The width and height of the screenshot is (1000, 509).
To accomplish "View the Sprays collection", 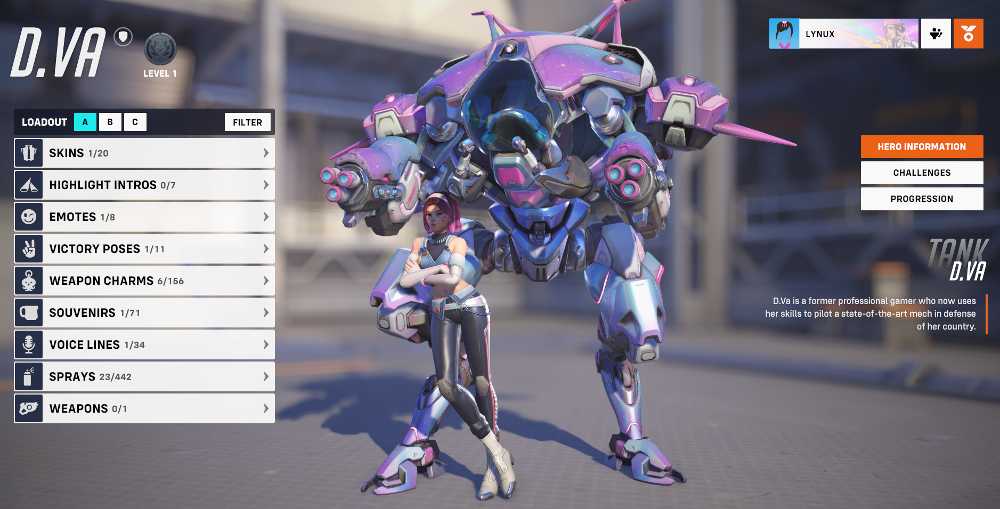I will pos(144,377).
